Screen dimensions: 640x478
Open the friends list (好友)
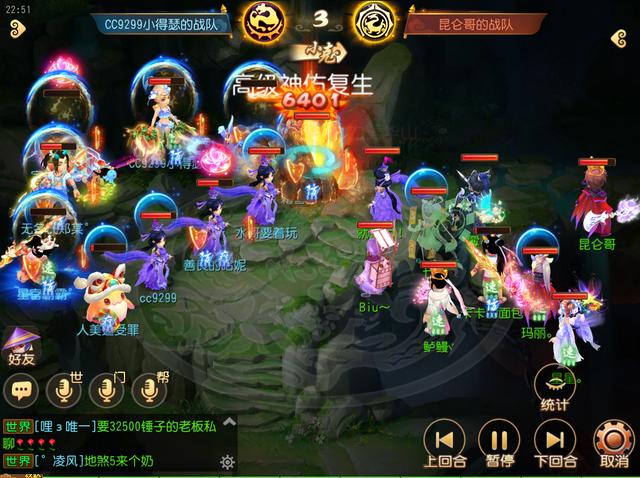(20, 343)
